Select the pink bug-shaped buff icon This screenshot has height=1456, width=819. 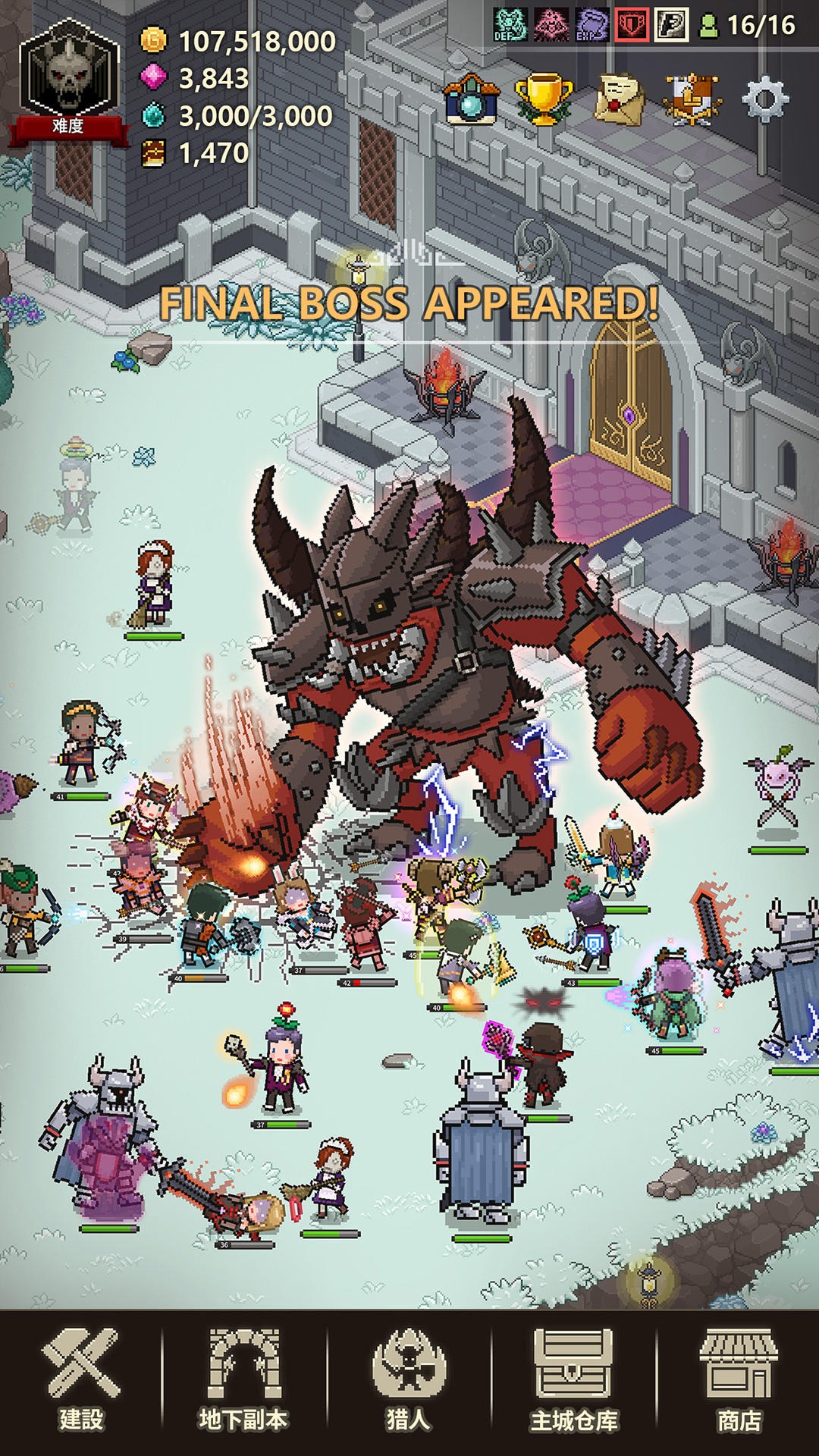coord(551,25)
